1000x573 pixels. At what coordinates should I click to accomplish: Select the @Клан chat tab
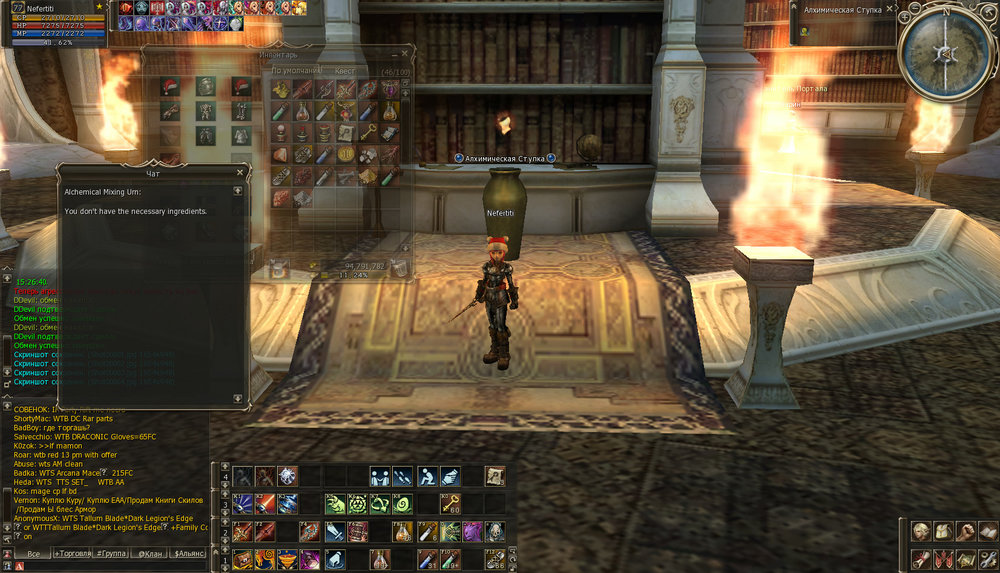pos(152,553)
